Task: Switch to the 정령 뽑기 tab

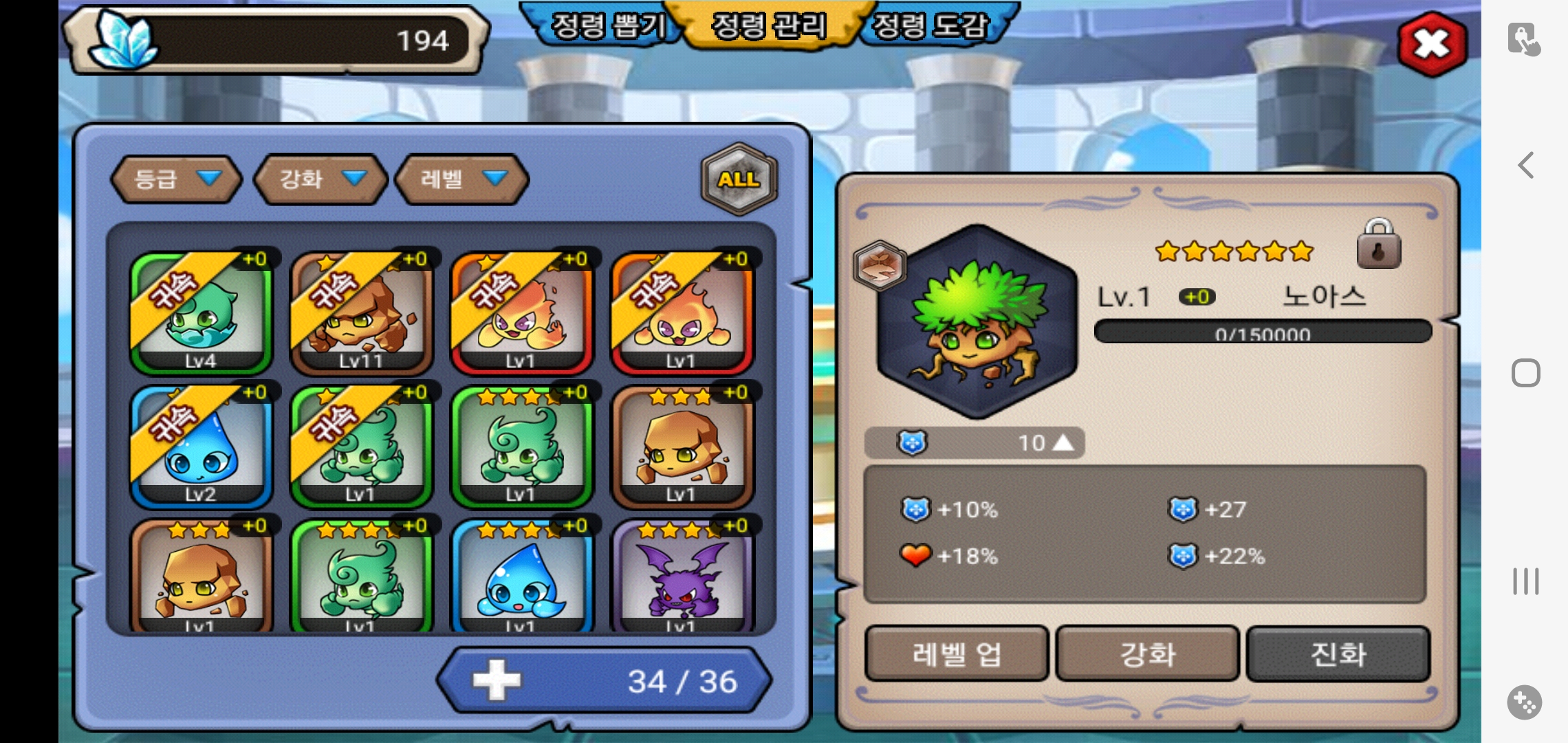Action: pyautogui.click(x=608, y=27)
